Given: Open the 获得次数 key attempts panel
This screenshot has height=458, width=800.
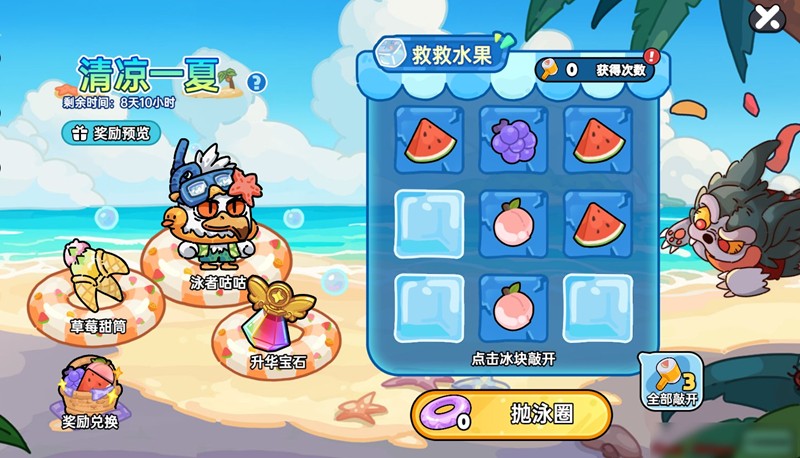Looking at the screenshot, I should [x=598, y=70].
